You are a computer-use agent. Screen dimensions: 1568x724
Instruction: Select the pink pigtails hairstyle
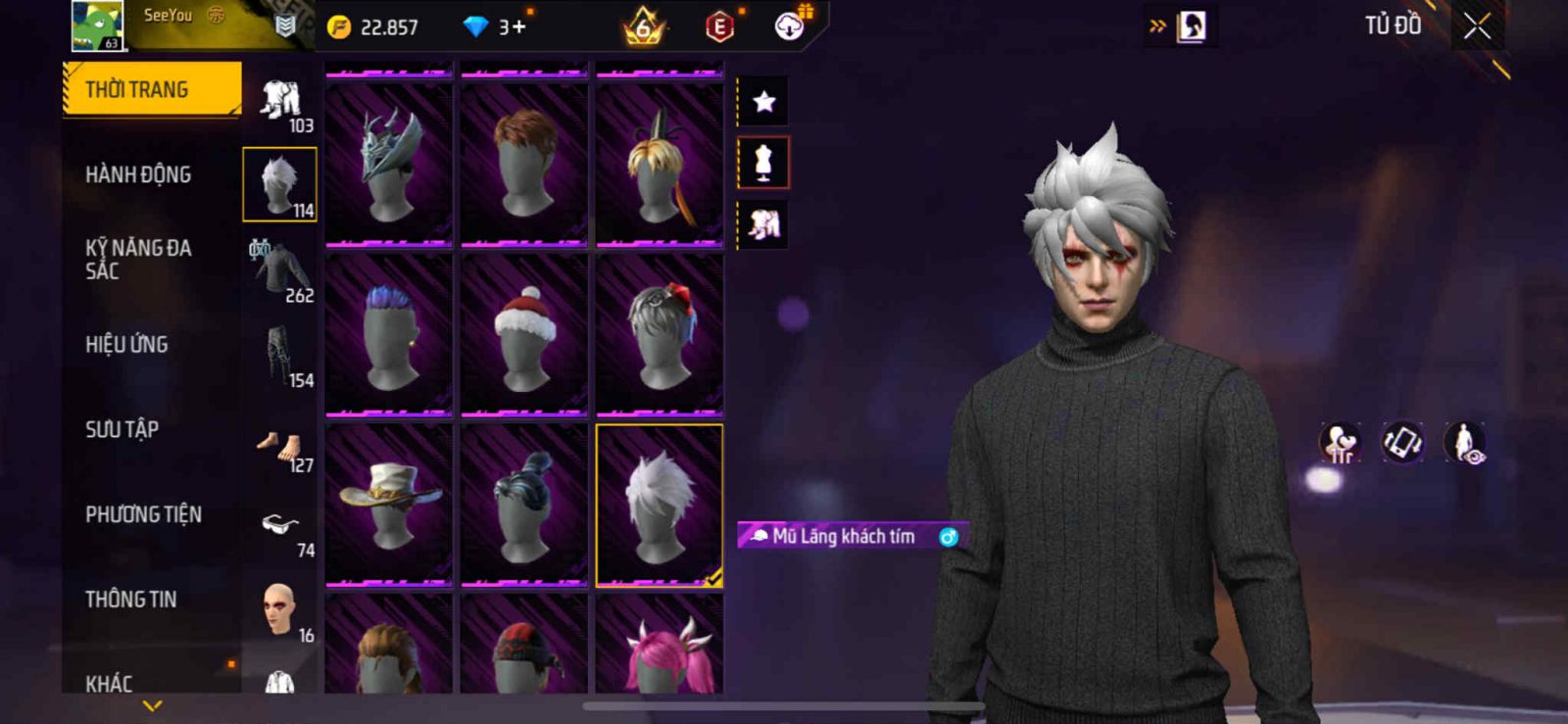click(x=660, y=649)
